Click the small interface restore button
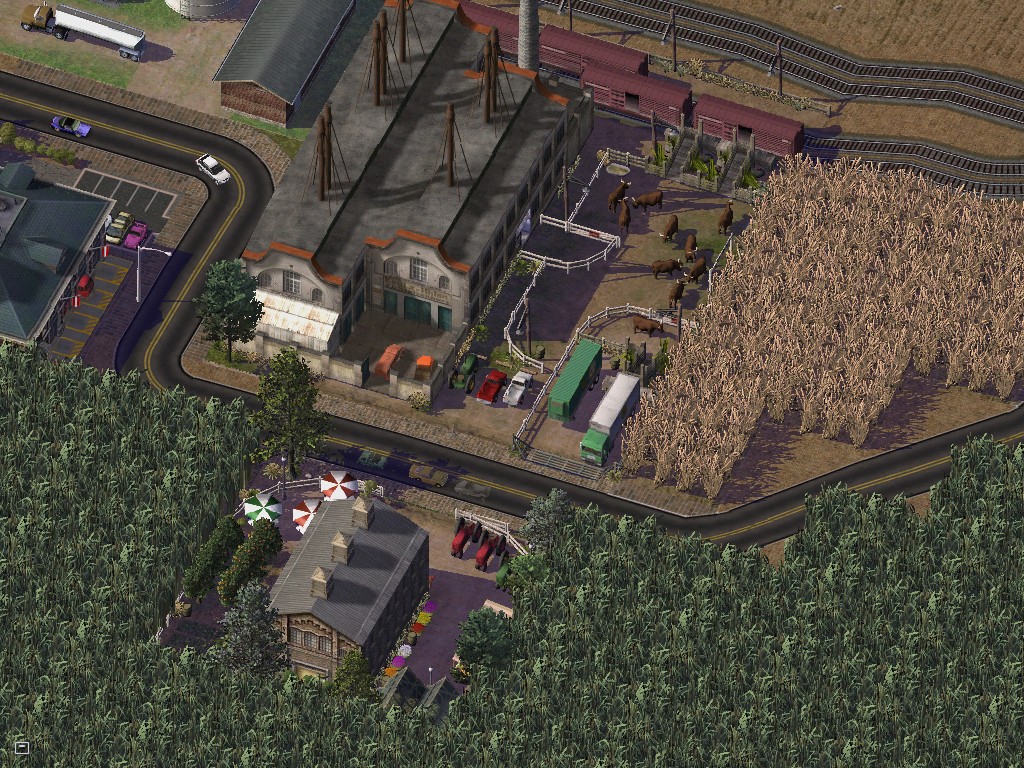The image size is (1024, 768). (22, 747)
